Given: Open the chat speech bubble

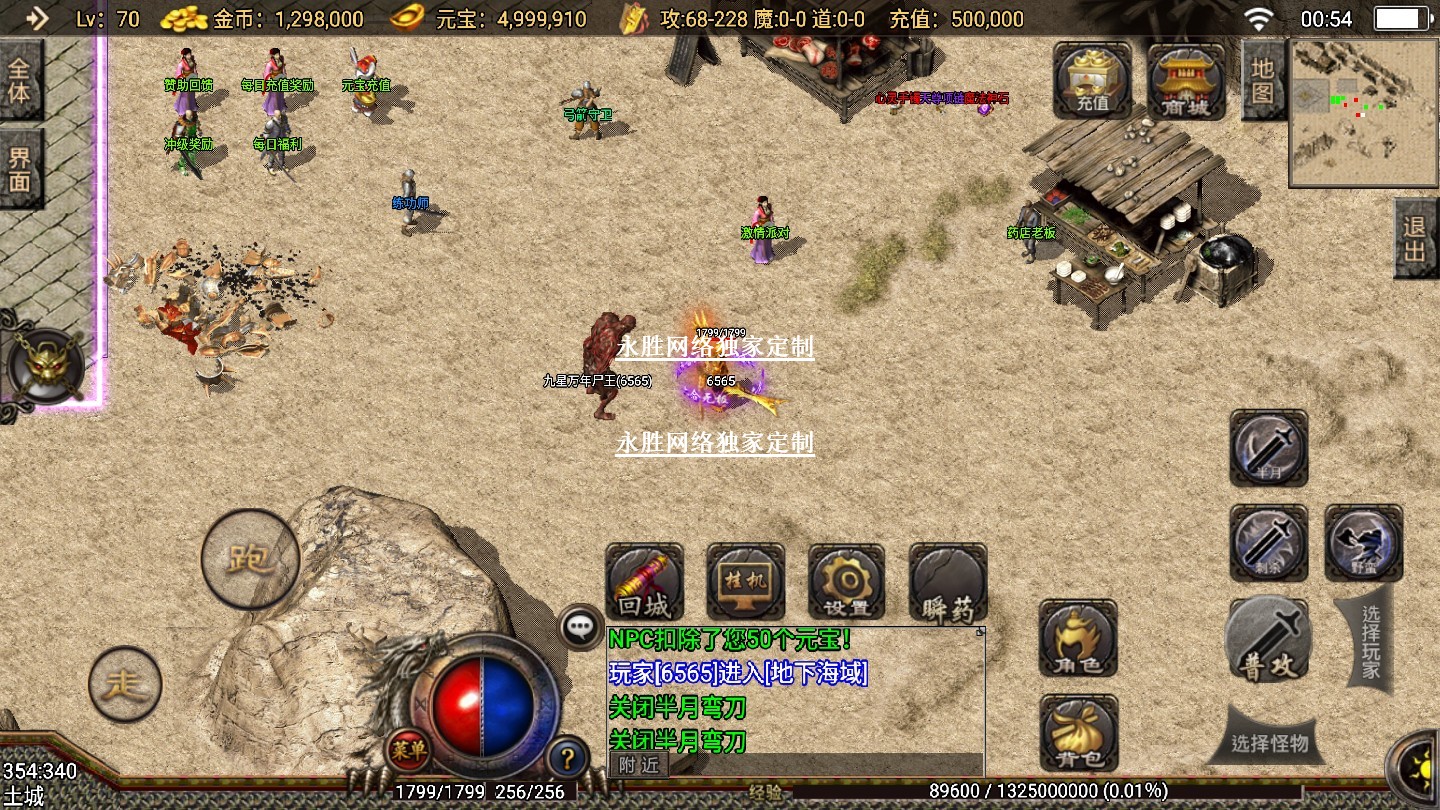Looking at the screenshot, I should [580, 627].
